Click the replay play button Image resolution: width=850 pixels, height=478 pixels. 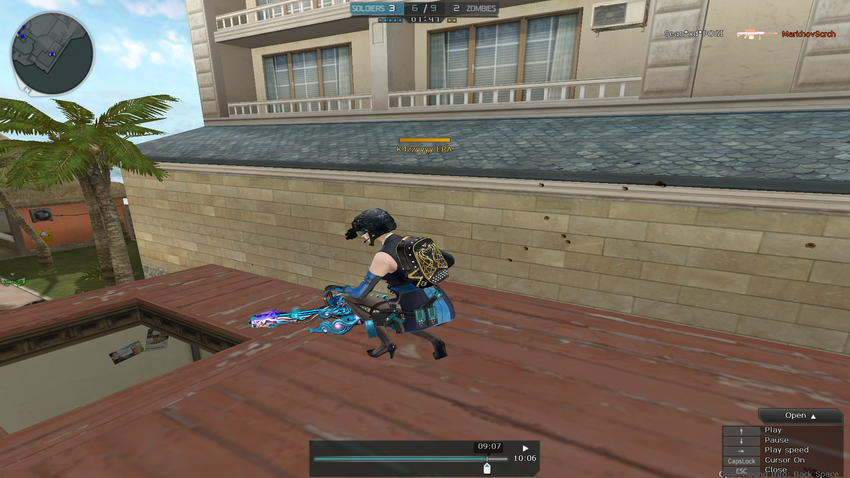(x=525, y=448)
